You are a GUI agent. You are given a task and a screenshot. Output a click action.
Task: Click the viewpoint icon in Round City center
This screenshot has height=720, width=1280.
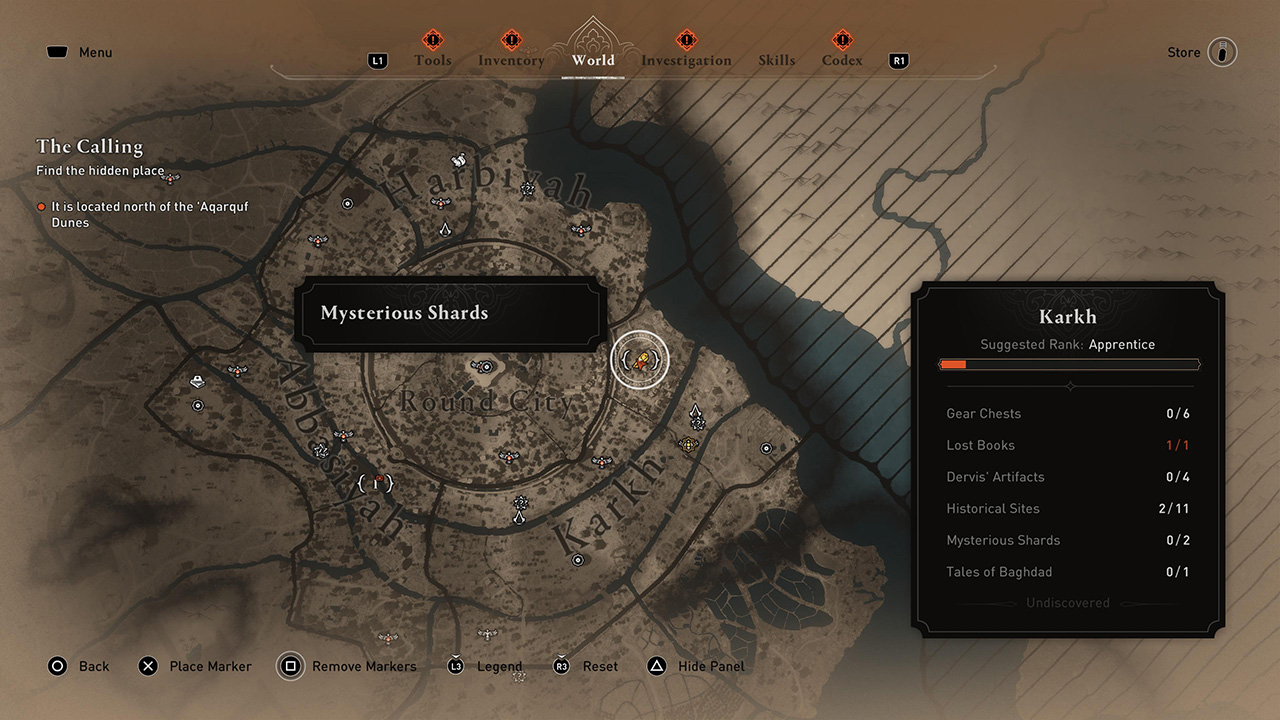(486, 366)
